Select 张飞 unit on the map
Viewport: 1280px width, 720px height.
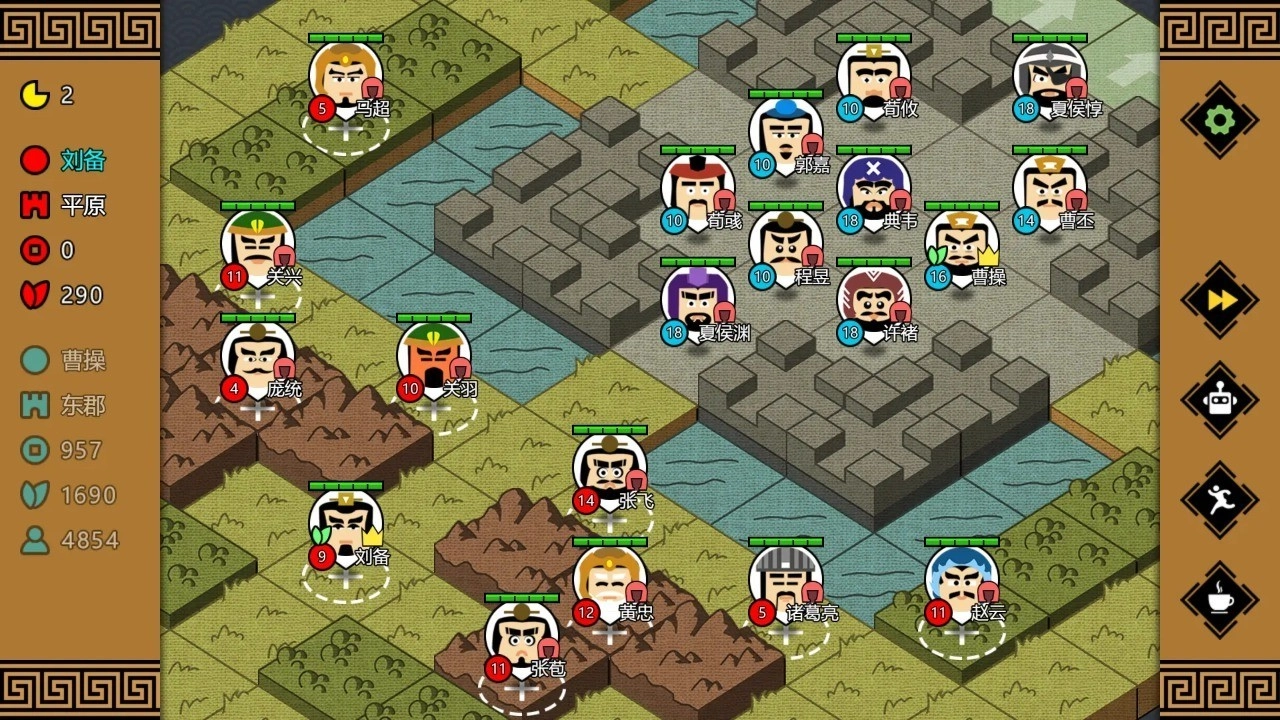[x=607, y=470]
